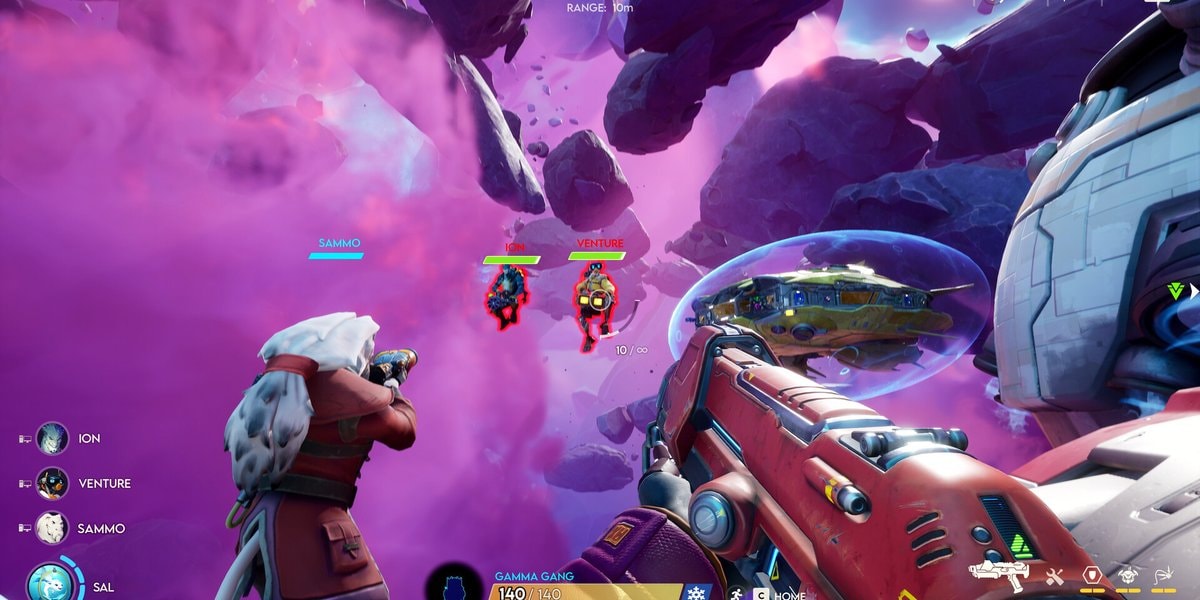Activate the drone gadget ability
This screenshot has width=1200, height=600.
[1127, 575]
